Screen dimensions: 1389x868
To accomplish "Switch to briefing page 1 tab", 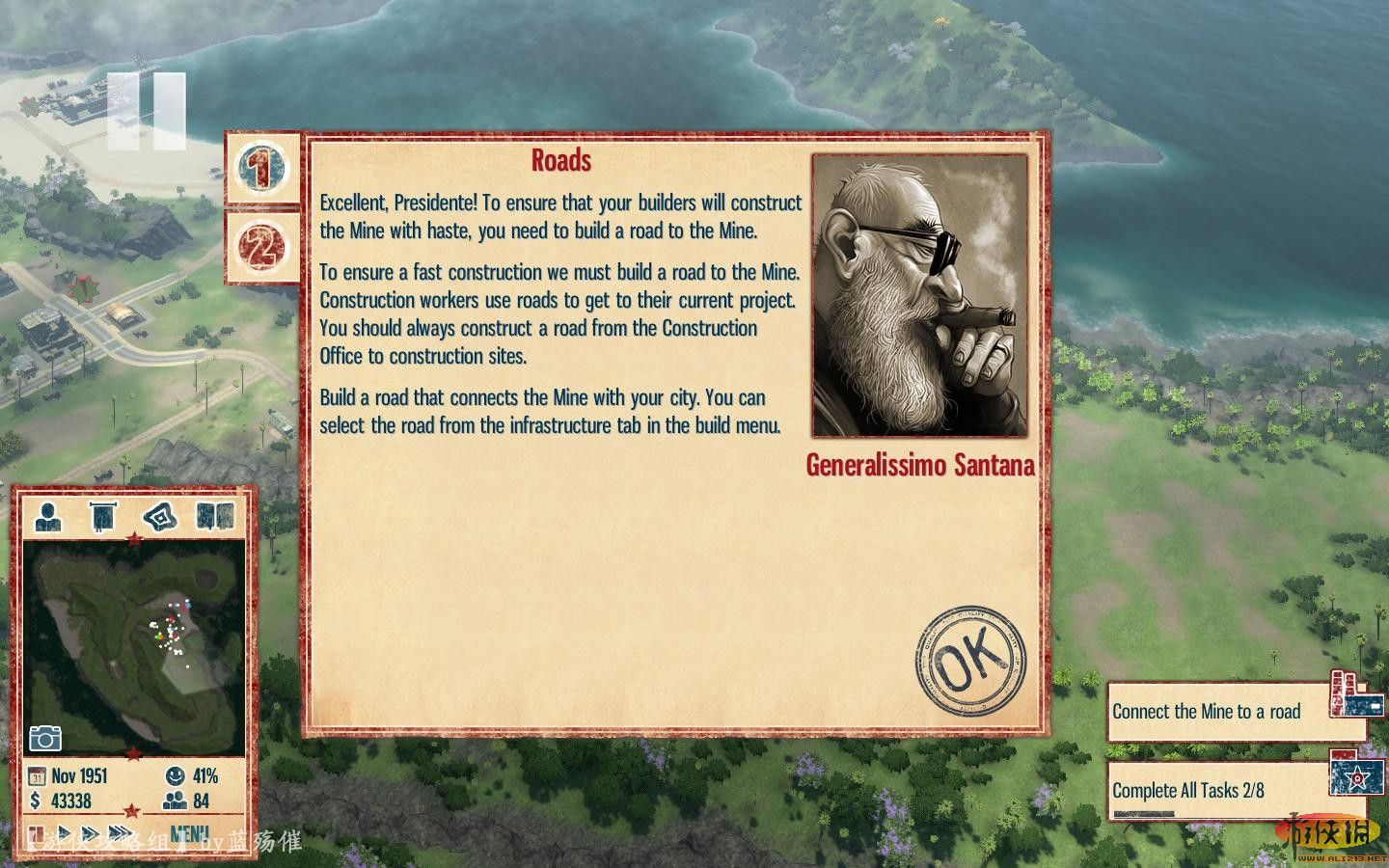I will click(261, 168).
